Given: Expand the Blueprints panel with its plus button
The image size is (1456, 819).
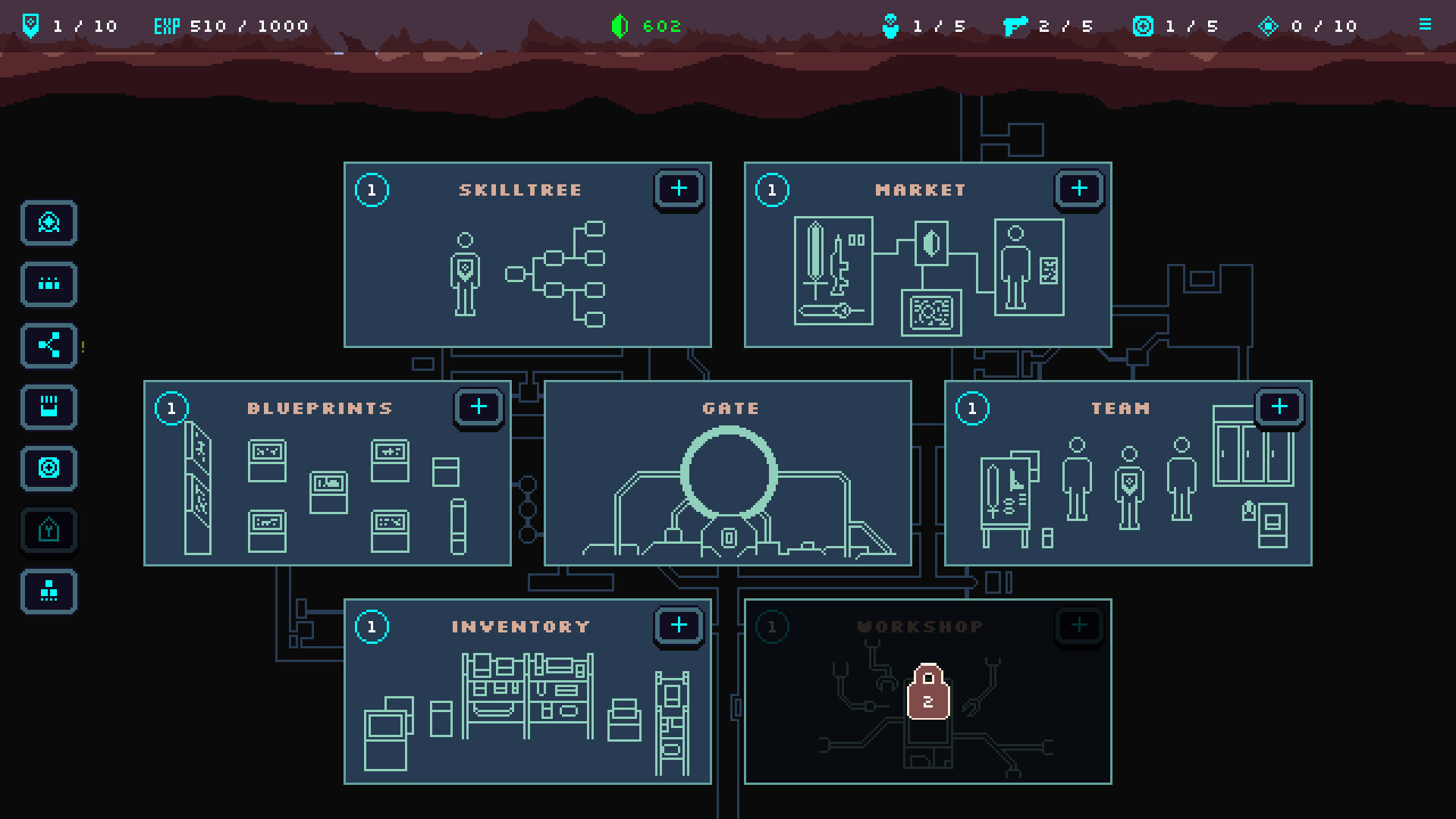Looking at the screenshot, I should (x=479, y=406).
